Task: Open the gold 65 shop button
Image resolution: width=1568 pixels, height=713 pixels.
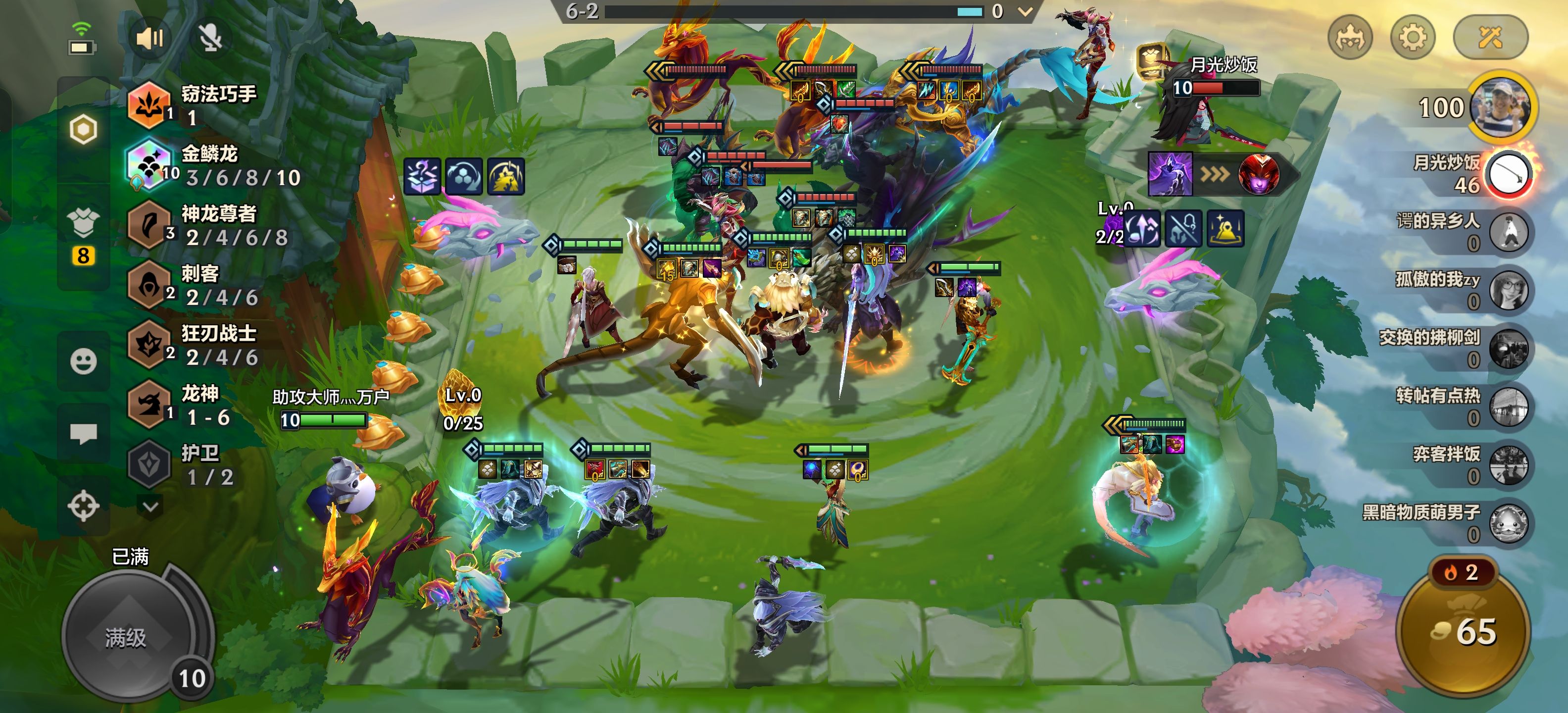Action: pos(1463,631)
